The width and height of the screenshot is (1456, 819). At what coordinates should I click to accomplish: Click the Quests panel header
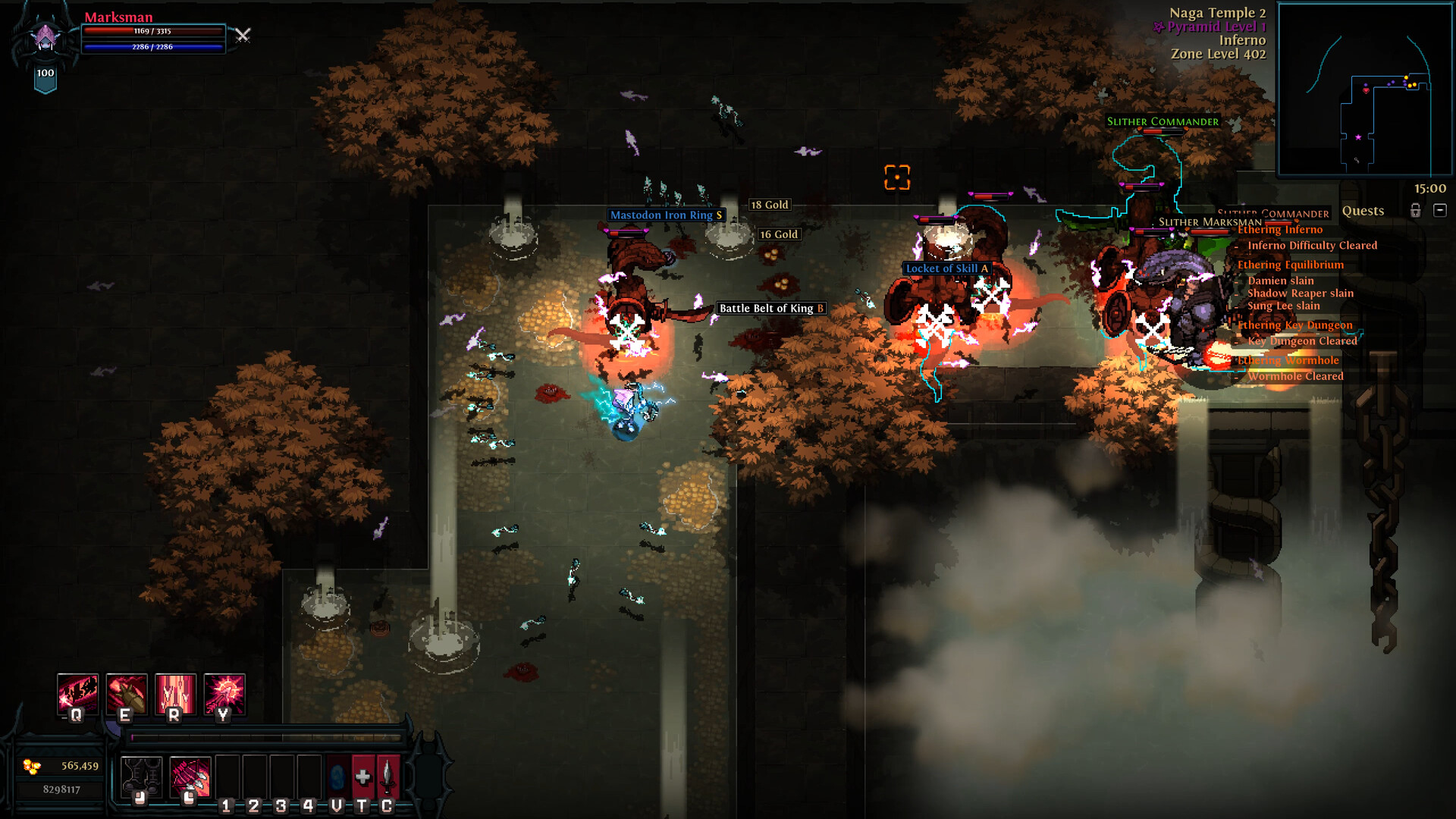(1362, 211)
